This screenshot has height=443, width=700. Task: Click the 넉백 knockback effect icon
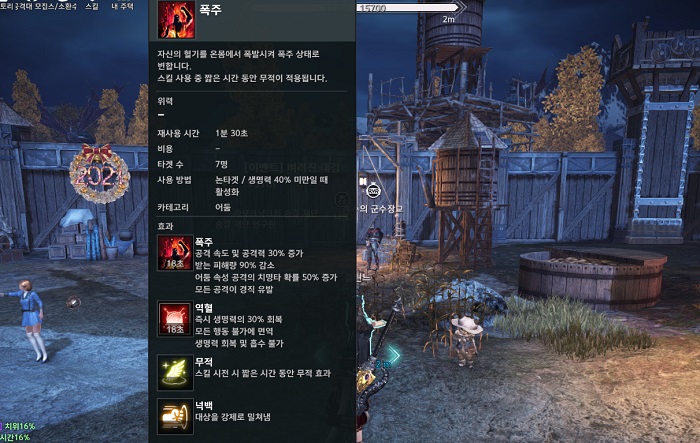point(175,415)
